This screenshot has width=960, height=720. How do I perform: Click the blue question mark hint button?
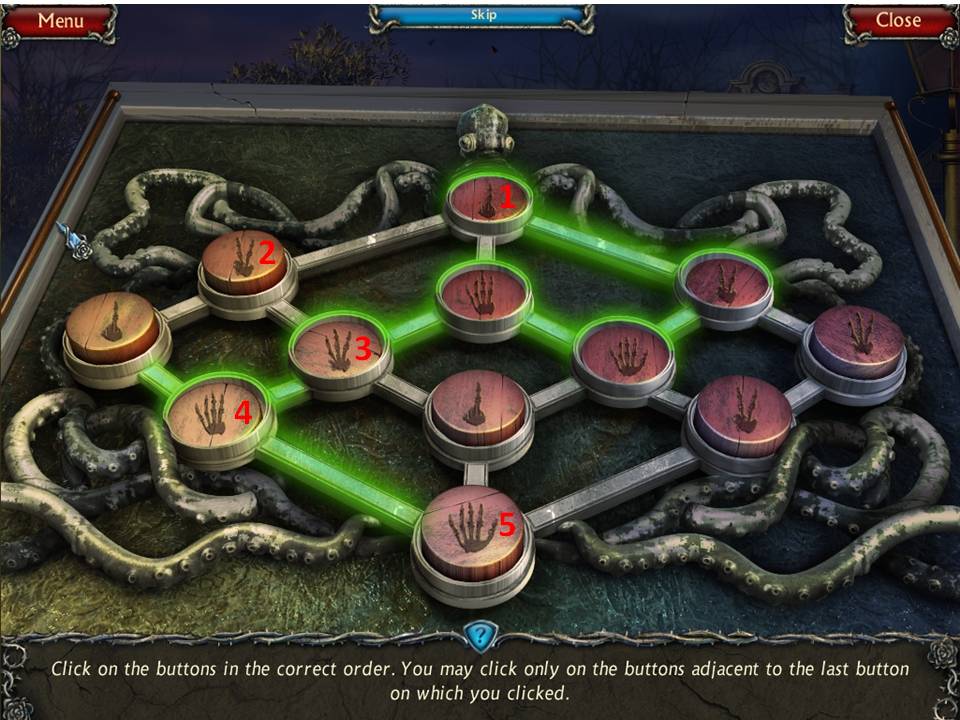pyautogui.click(x=480, y=635)
